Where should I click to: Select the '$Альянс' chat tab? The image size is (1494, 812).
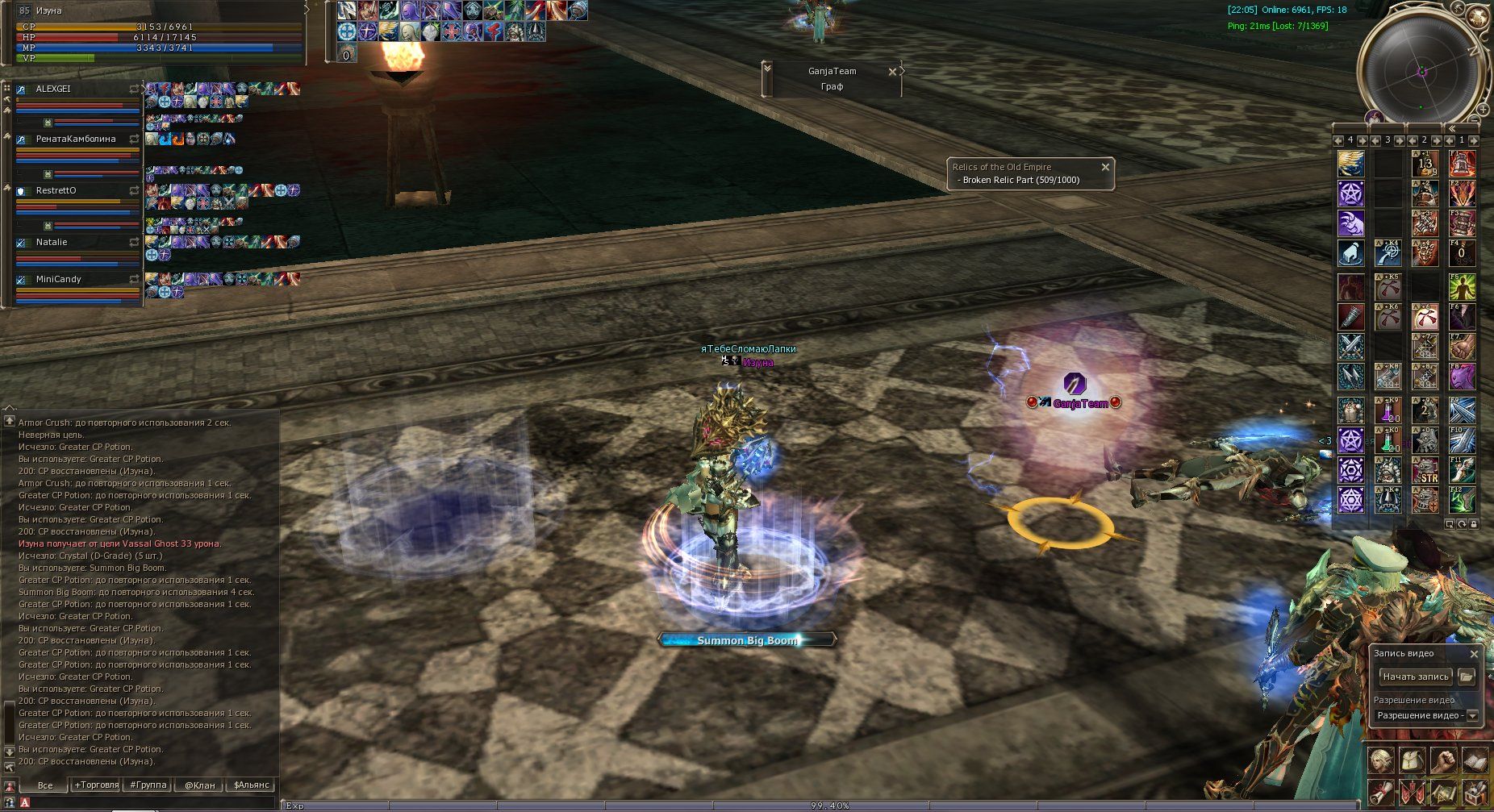coord(251,785)
